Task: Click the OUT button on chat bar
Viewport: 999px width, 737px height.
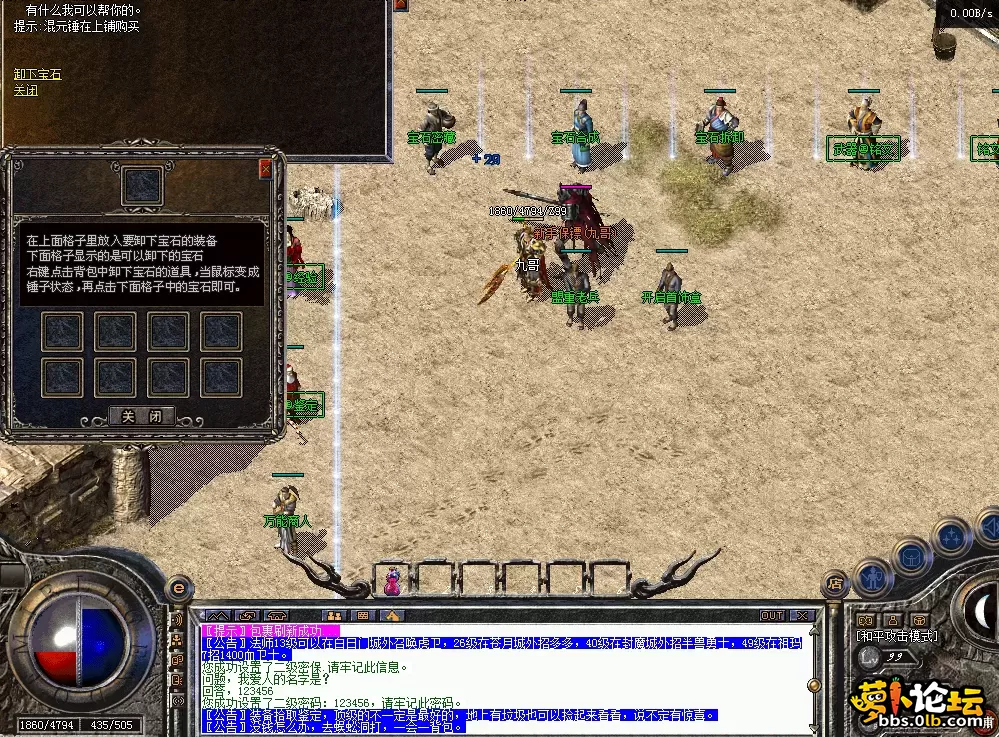Action: [772, 616]
